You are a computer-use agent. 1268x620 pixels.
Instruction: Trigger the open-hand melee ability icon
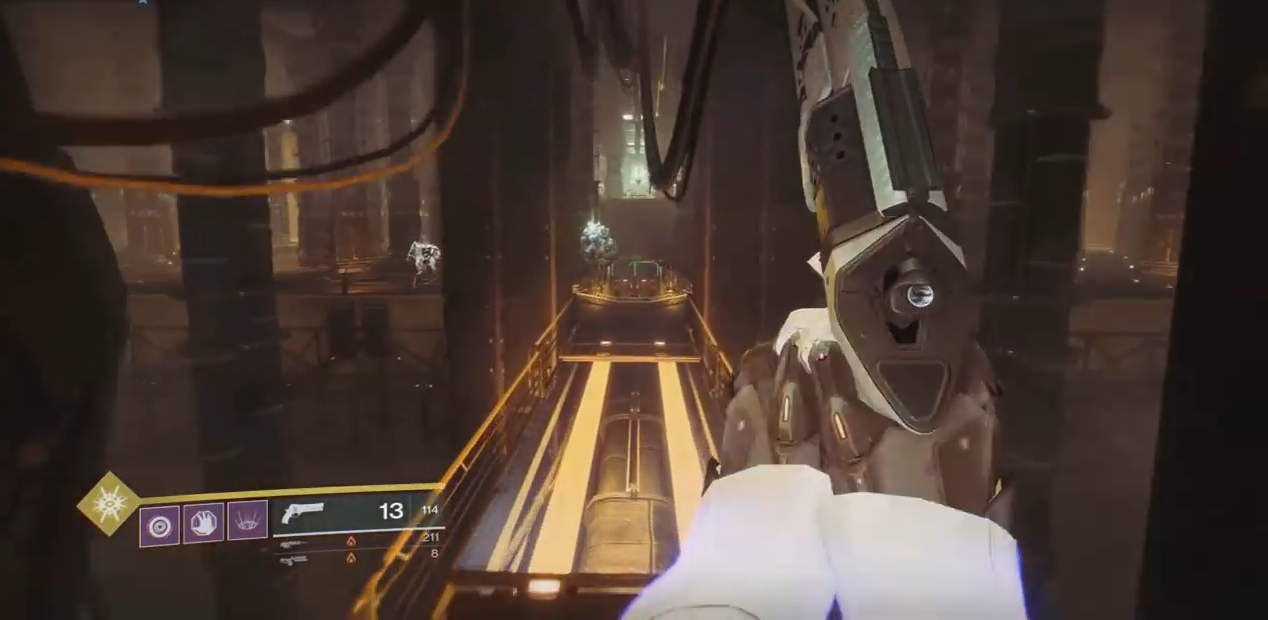coord(203,523)
